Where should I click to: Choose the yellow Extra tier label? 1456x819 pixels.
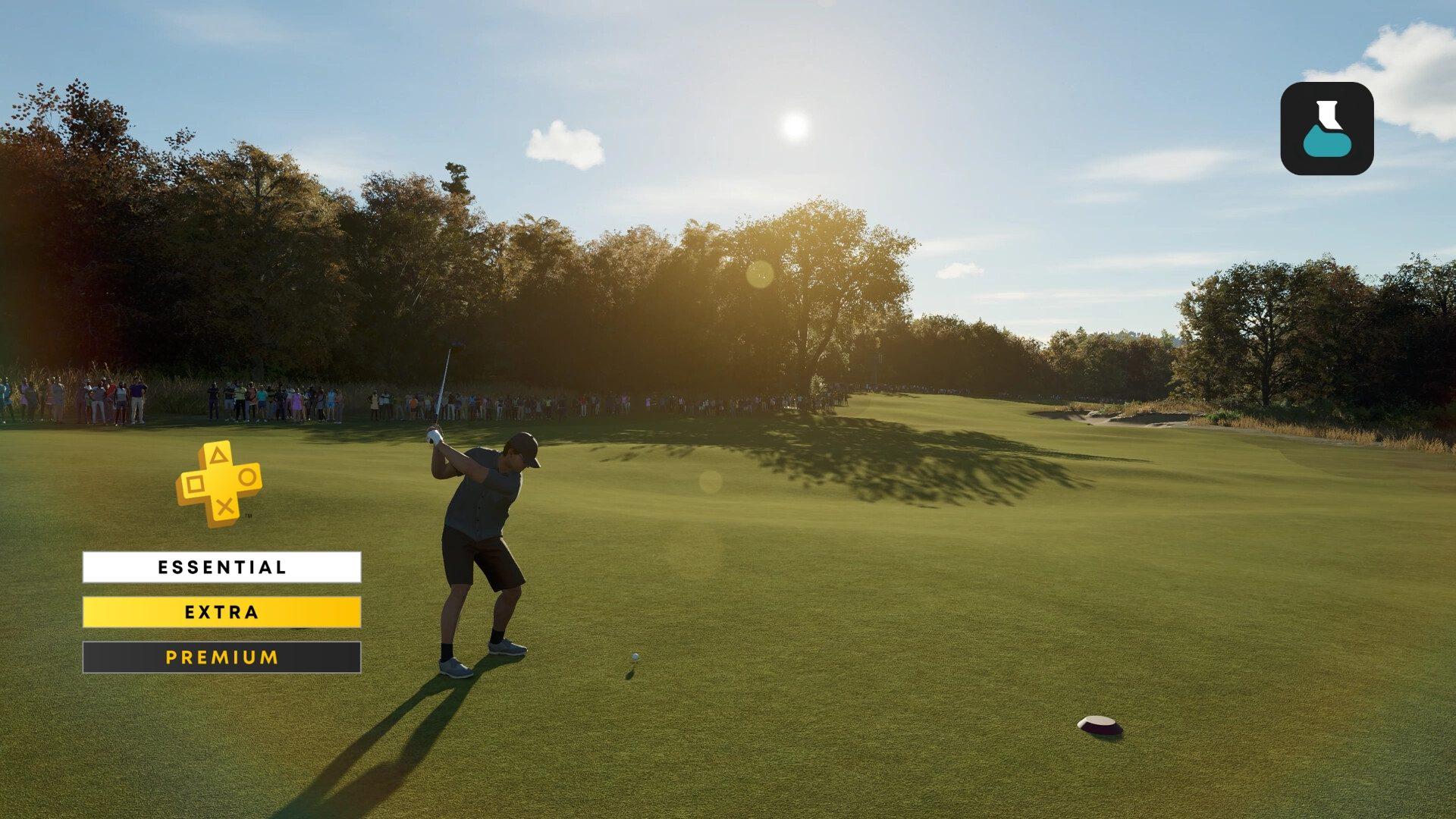[x=221, y=612]
